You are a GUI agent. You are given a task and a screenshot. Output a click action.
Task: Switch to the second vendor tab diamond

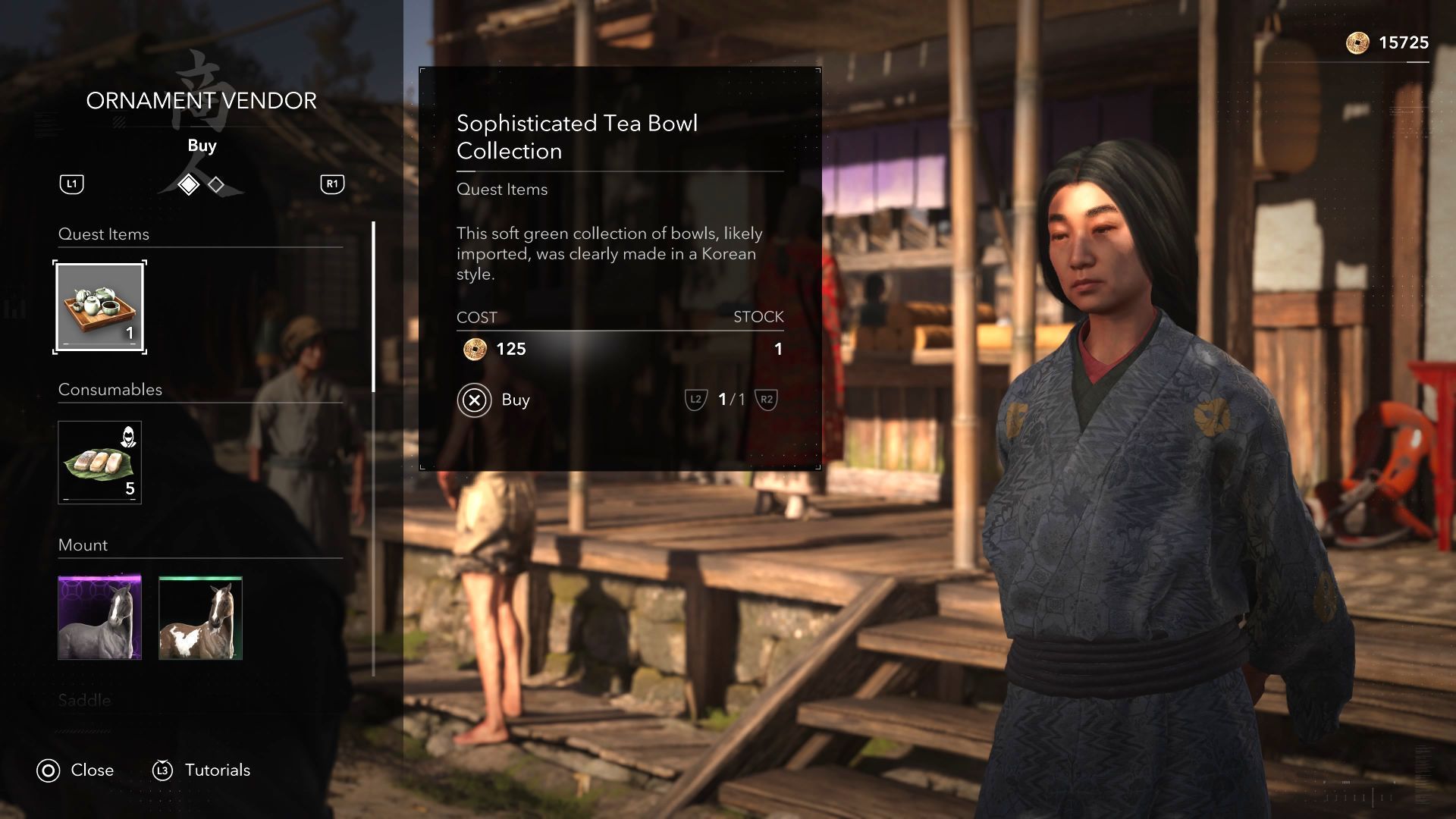pos(217,184)
